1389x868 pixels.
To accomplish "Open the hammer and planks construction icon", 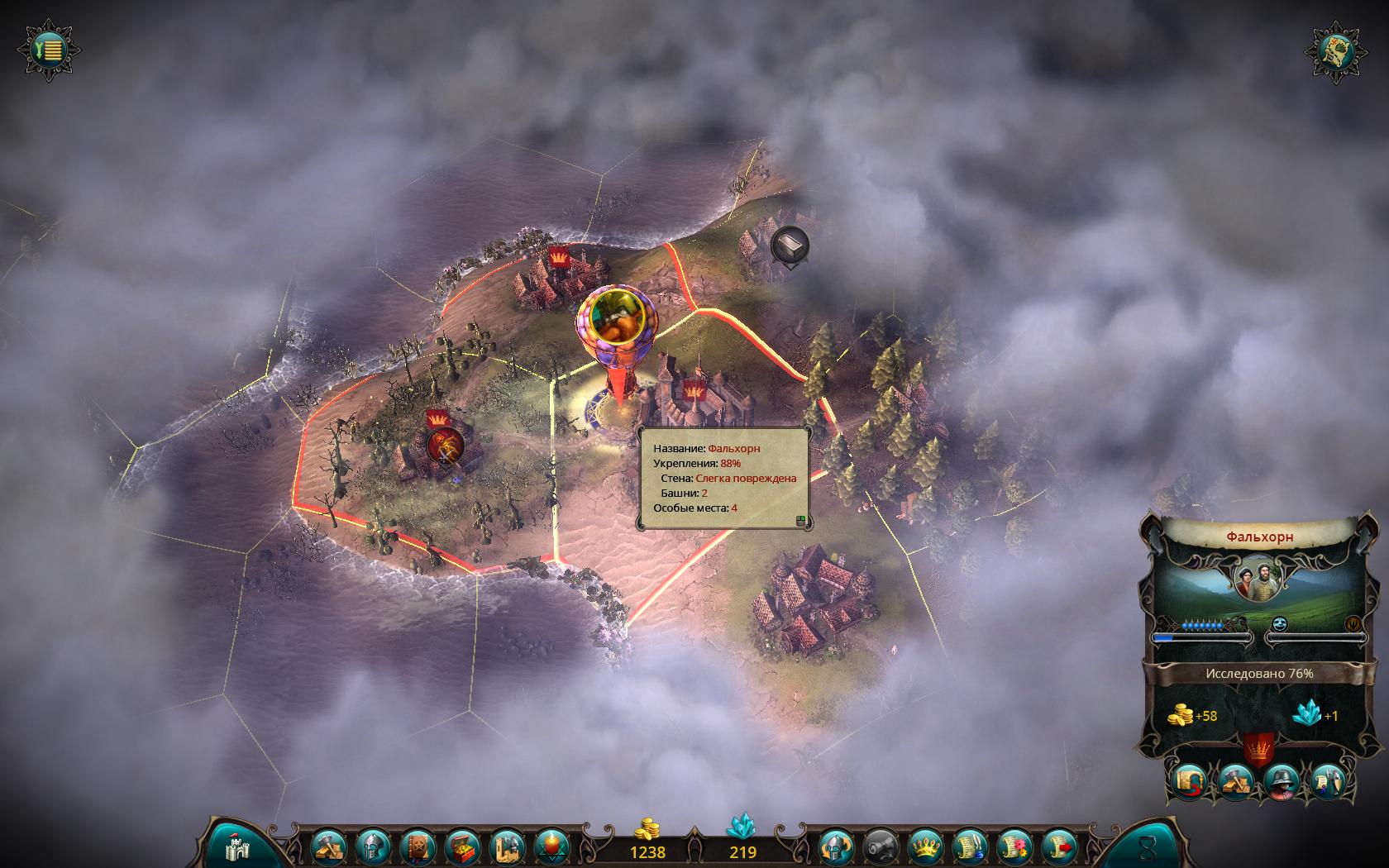I will click(x=327, y=847).
